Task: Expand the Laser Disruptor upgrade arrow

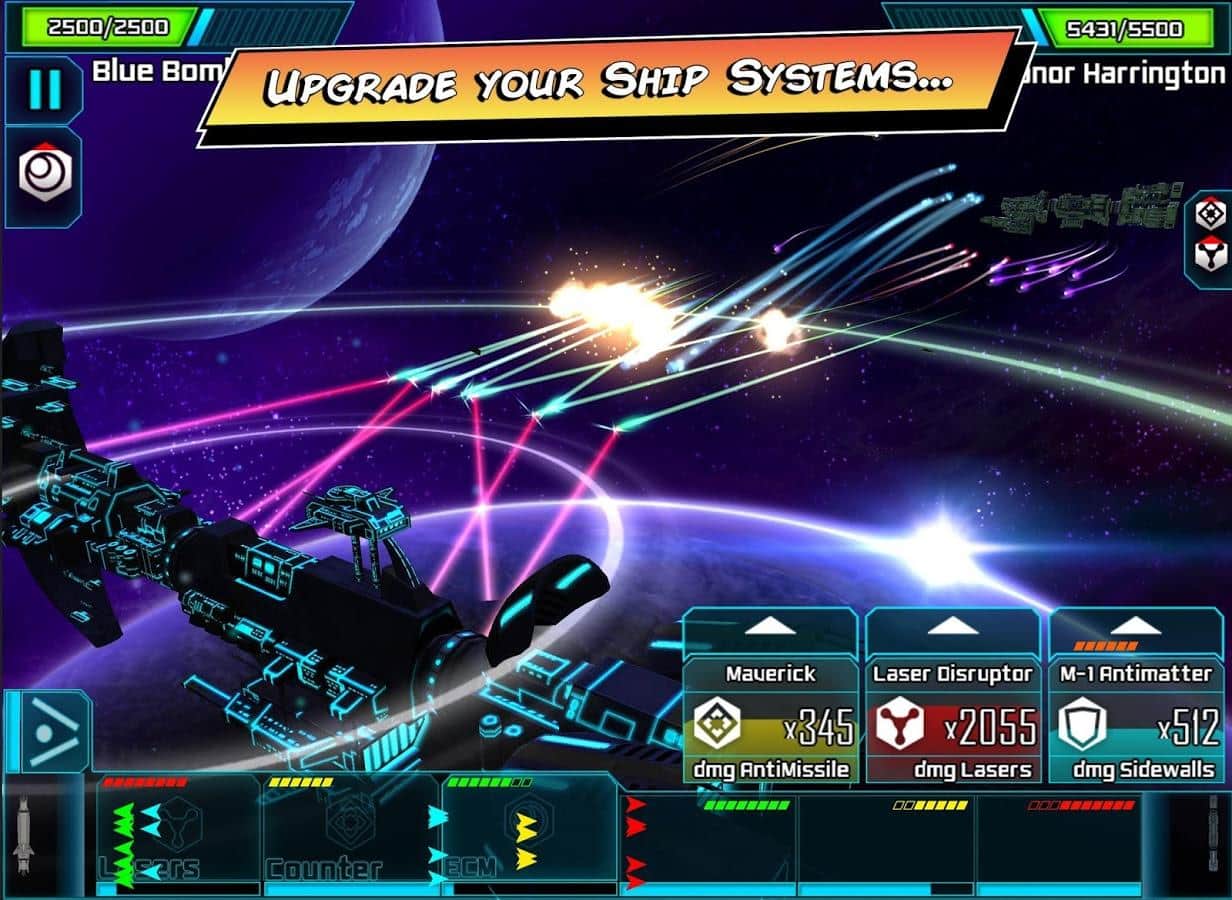Action: (953, 628)
